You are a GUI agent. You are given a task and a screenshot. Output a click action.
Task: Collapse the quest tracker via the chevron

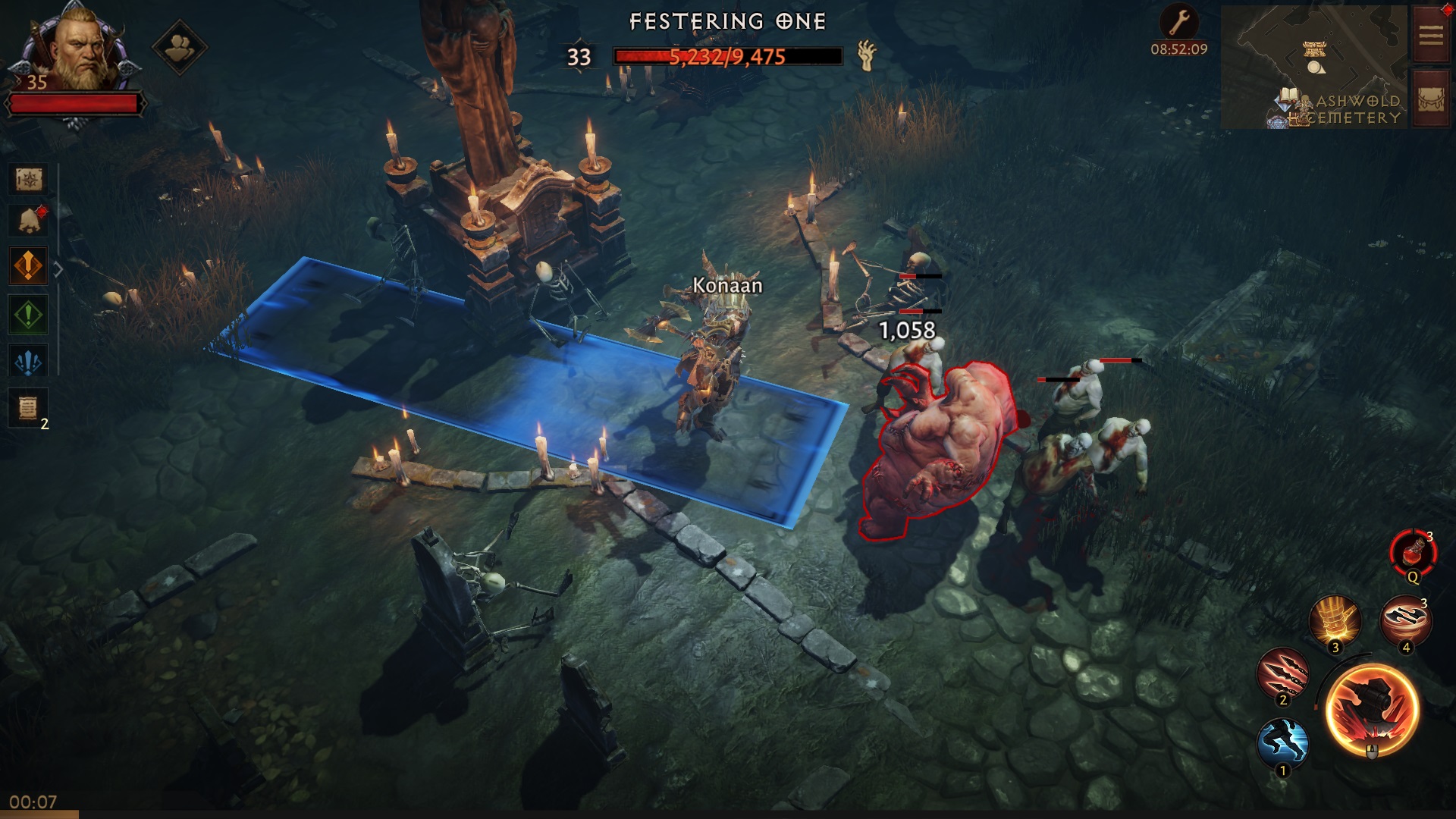pos(58,267)
